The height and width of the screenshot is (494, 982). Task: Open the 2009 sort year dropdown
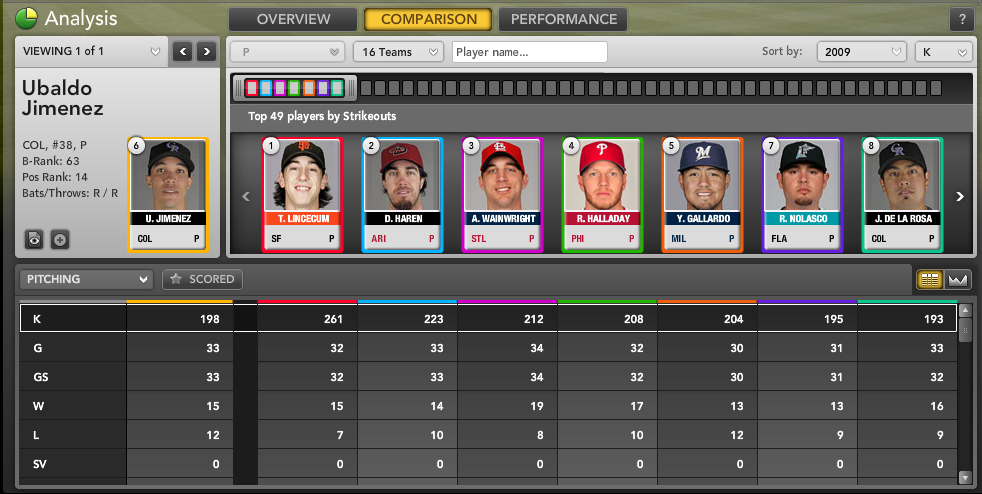861,52
